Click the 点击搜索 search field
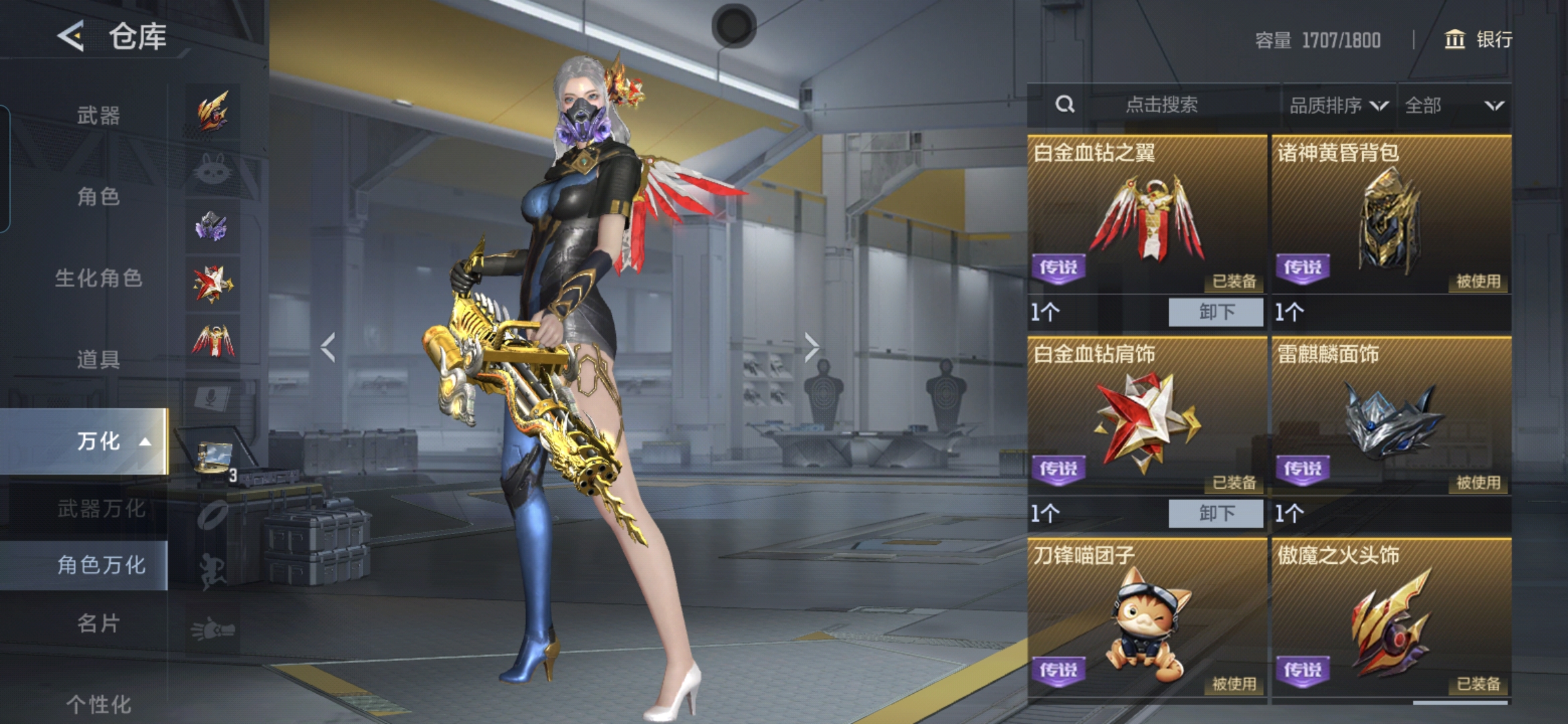The width and height of the screenshot is (1568, 724). tap(1161, 105)
